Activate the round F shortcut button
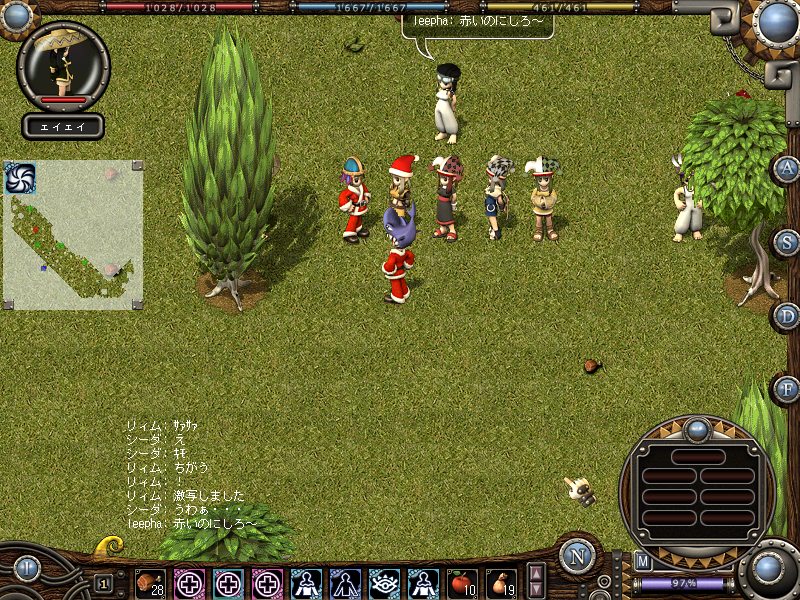This screenshot has width=800, height=600. tap(787, 388)
